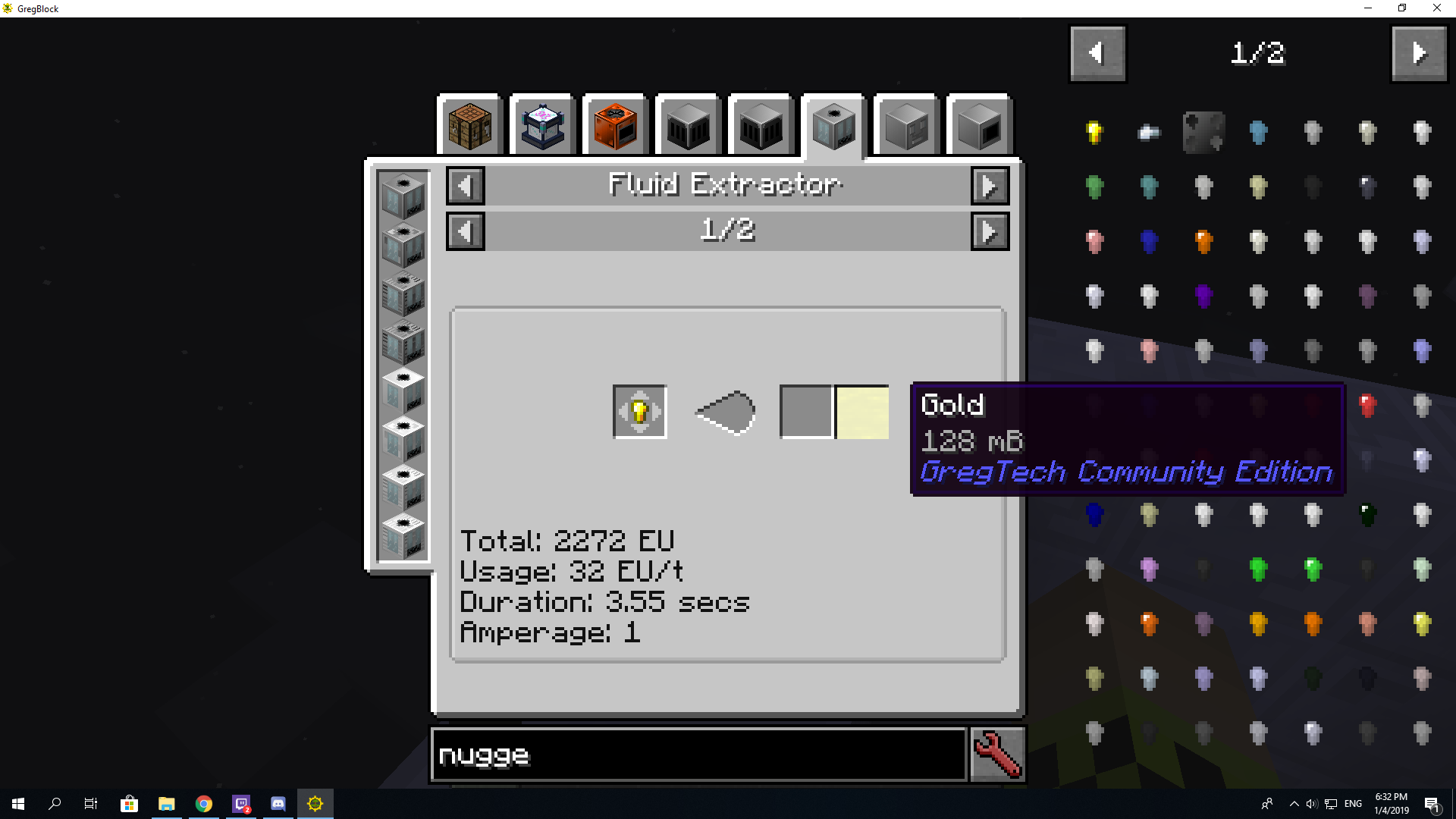Select the yellow nugget in the item list
Viewport: 1456px width, 819px height.
[1094, 132]
